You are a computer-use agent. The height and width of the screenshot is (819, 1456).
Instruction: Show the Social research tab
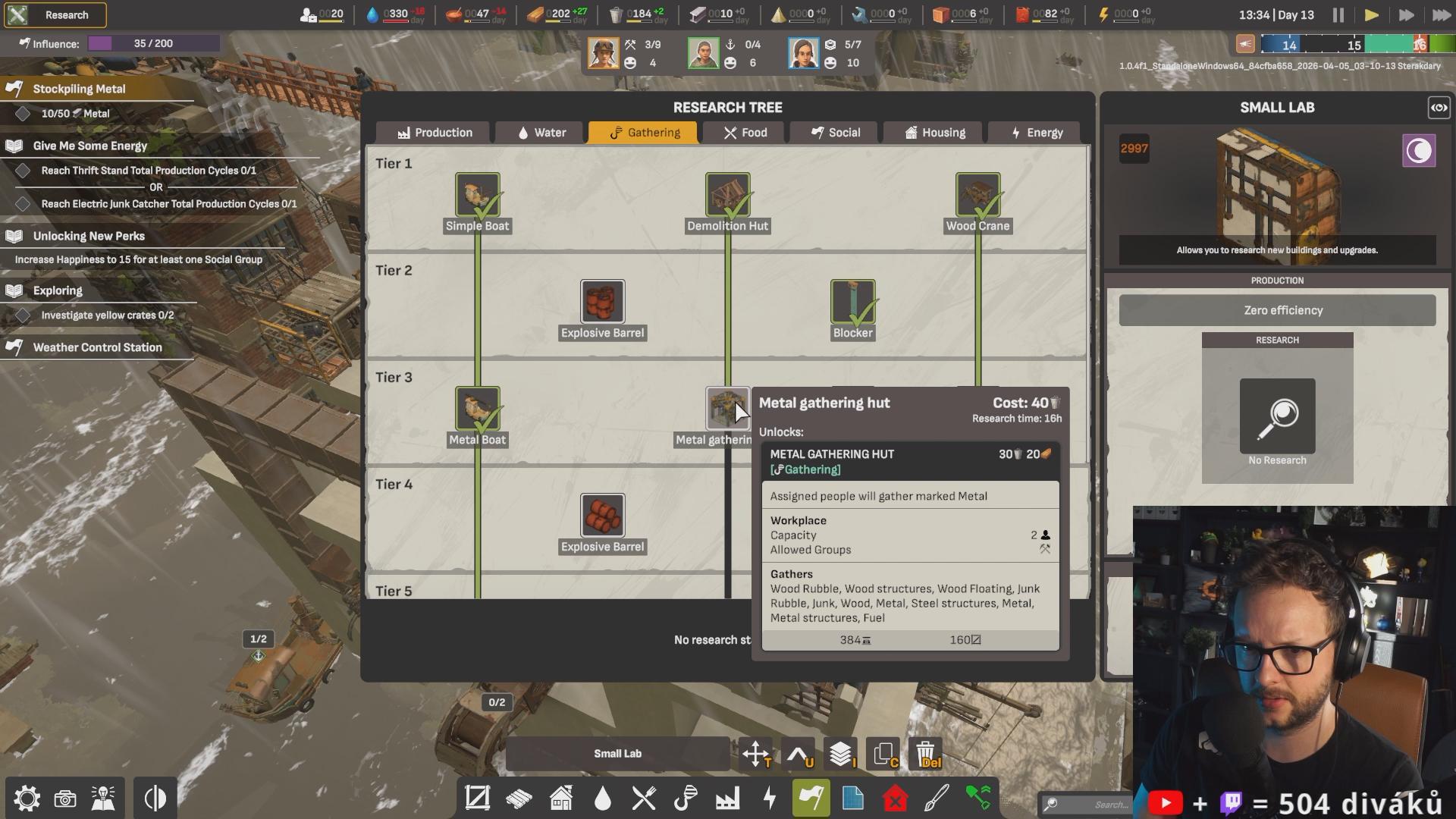[x=835, y=133]
